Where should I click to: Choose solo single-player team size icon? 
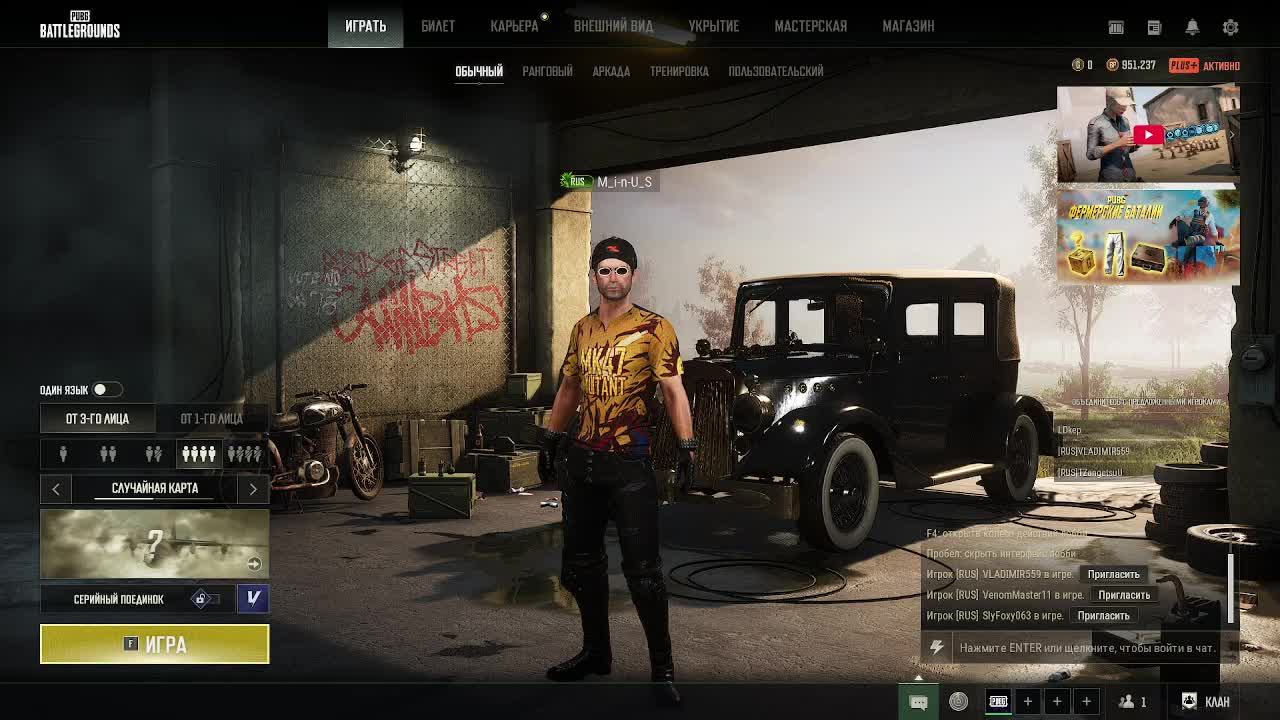(63, 454)
